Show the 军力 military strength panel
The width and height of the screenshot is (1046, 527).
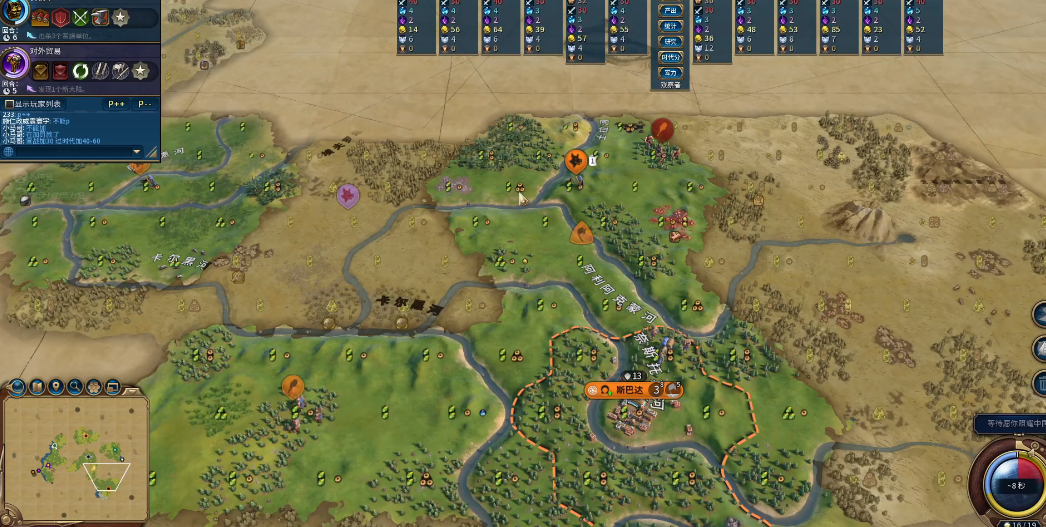(670, 73)
